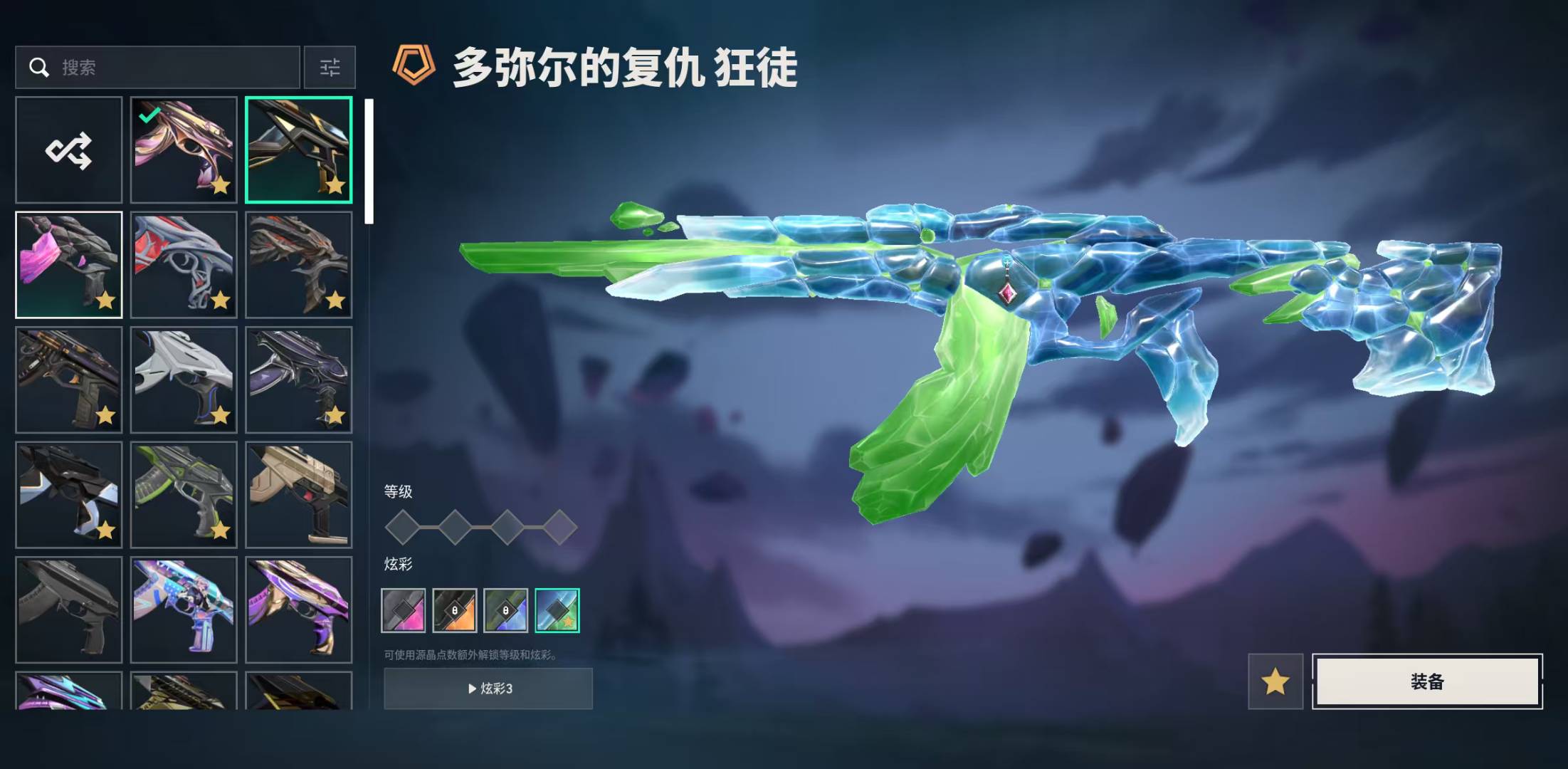
Task: Pick the default dark grey skin
Action: pos(69,610)
